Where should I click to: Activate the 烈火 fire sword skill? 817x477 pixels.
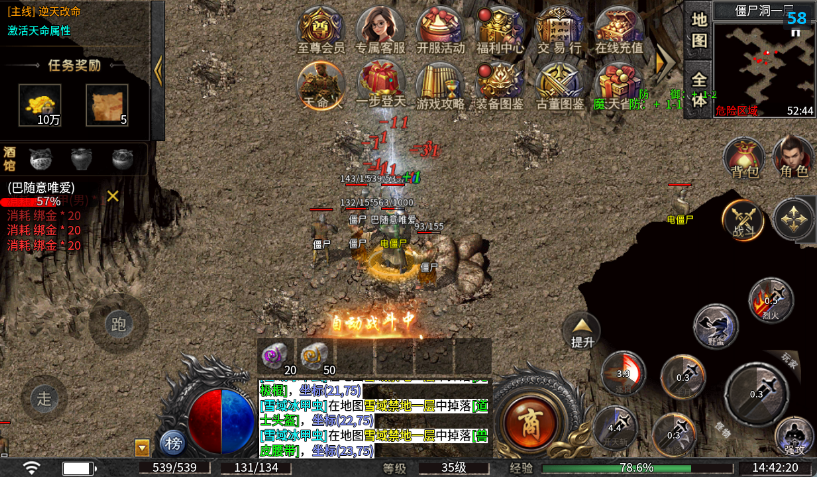[770, 301]
